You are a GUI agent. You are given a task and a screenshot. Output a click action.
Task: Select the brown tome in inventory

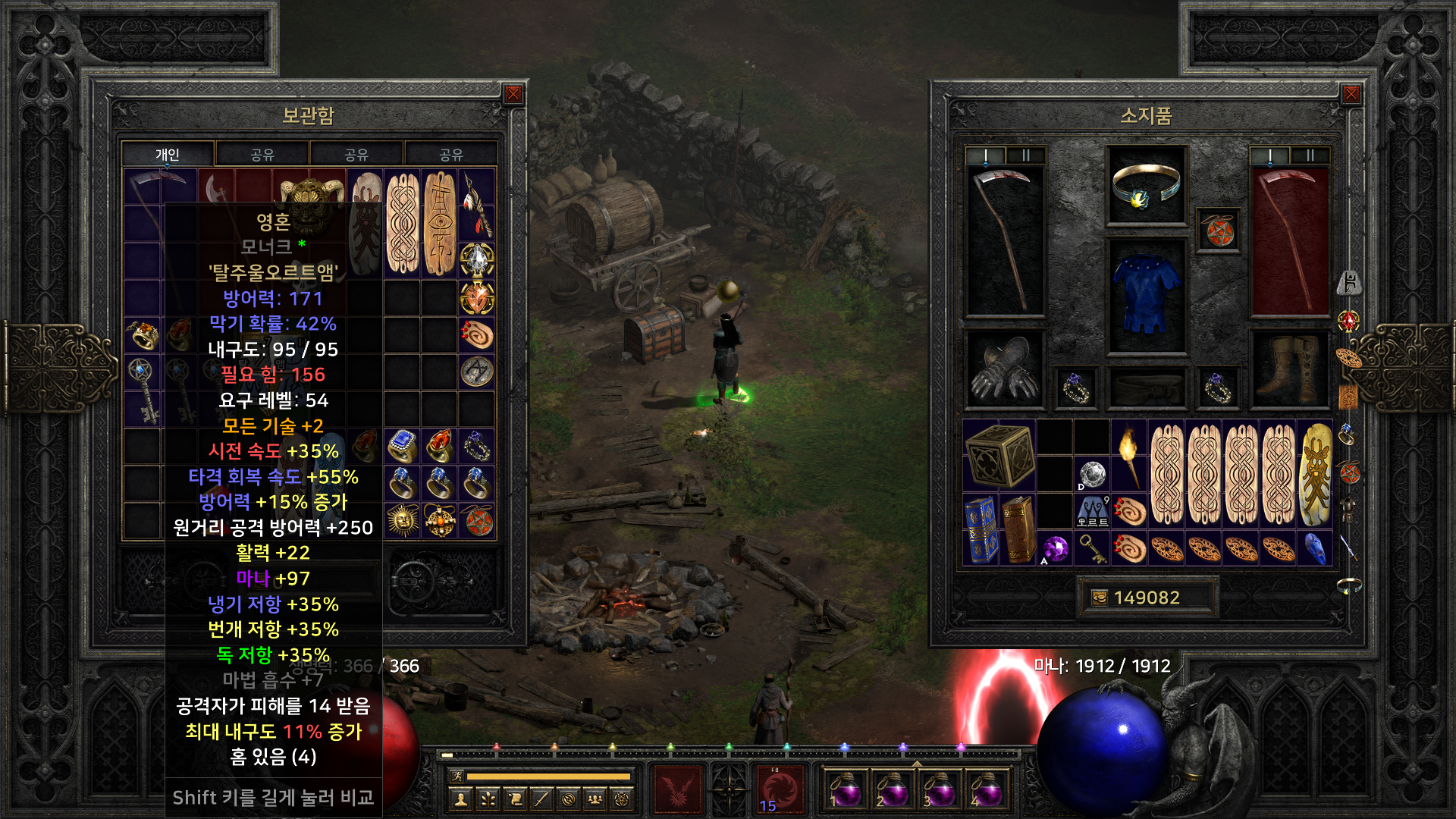point(1018,529)
